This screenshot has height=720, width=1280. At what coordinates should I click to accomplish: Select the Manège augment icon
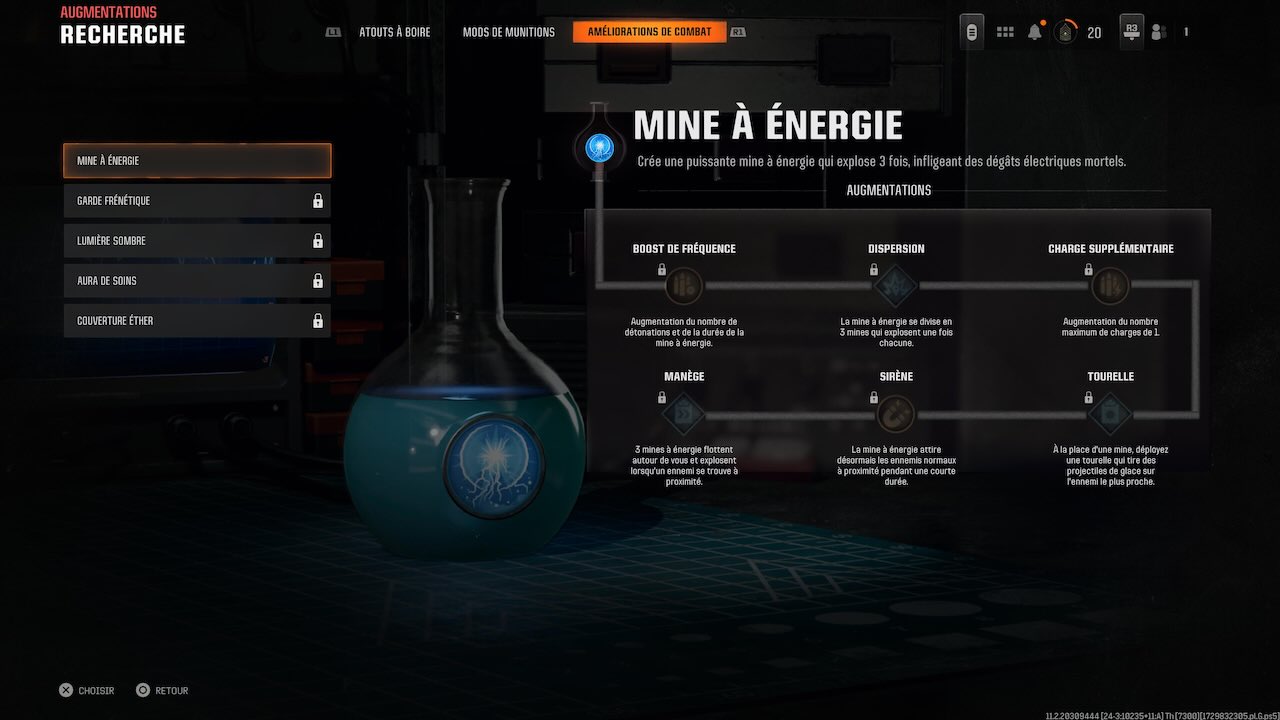point(684,414)
